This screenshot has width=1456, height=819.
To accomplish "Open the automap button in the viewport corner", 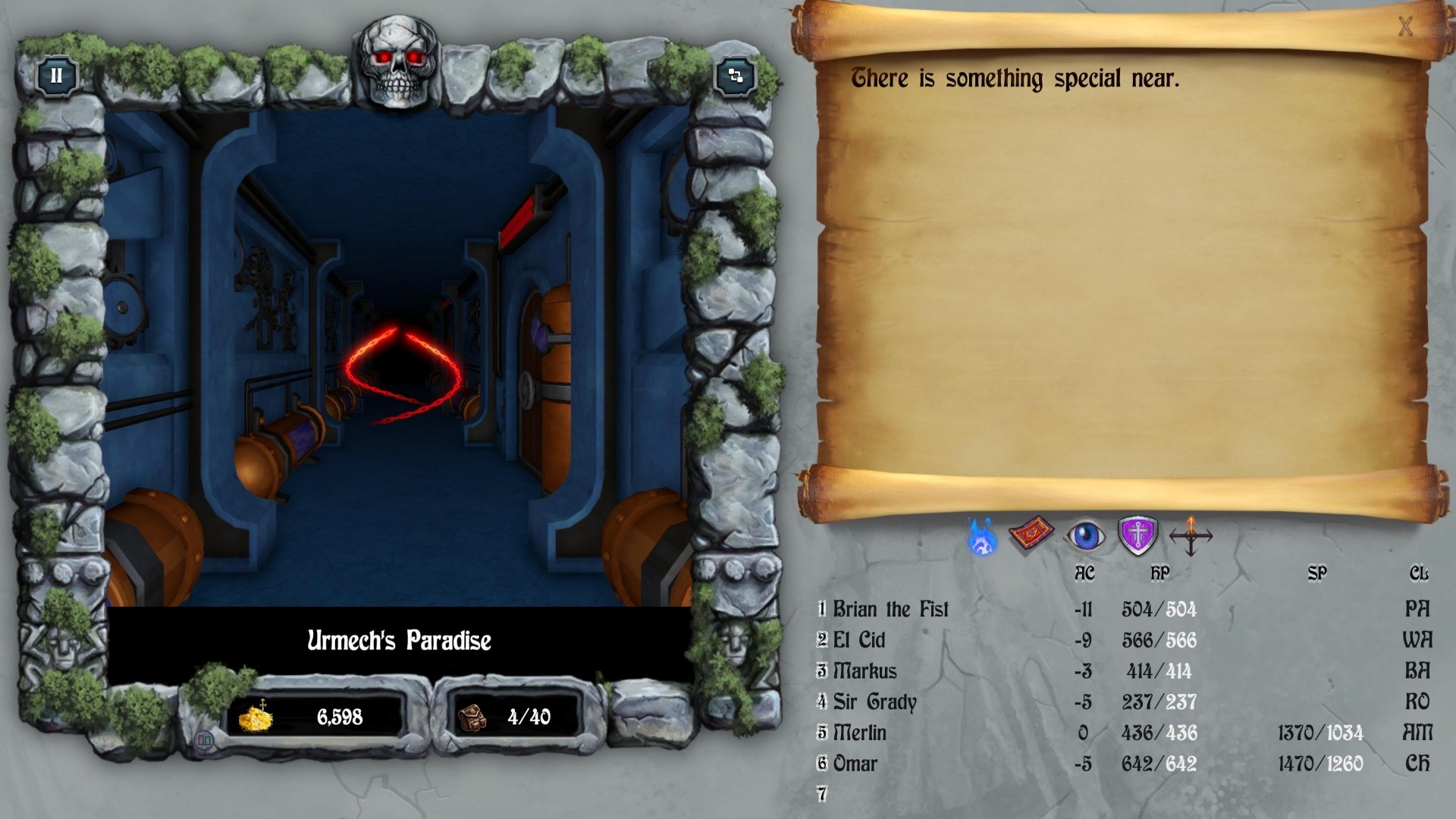I will 735,76.
